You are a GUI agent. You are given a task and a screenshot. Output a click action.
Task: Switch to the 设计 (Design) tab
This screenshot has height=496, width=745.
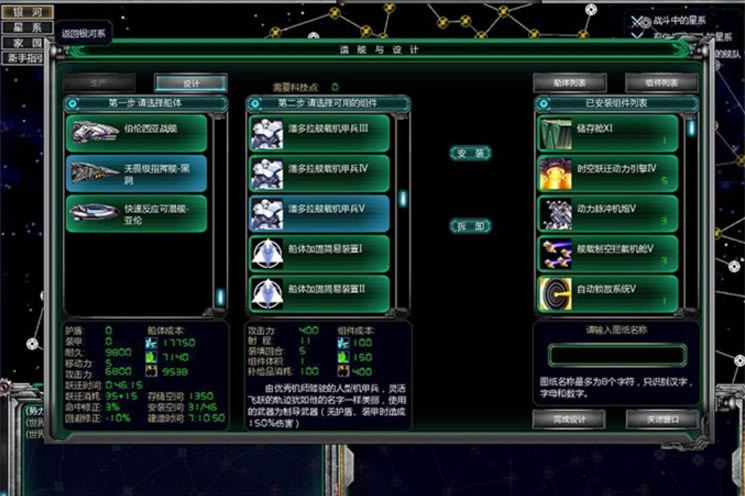tap(190, 82)
